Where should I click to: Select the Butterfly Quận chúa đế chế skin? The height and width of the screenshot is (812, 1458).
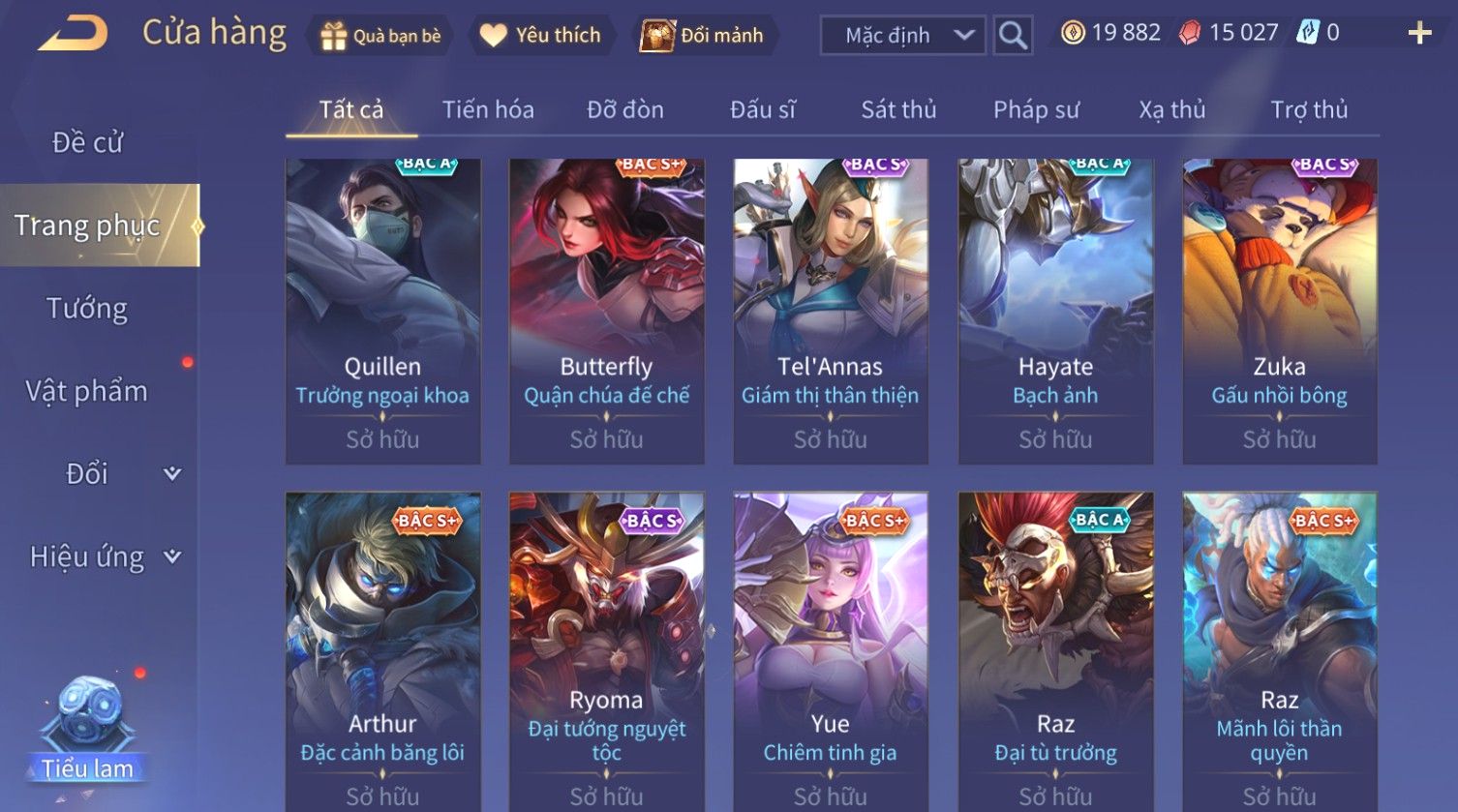pos(606,310)
